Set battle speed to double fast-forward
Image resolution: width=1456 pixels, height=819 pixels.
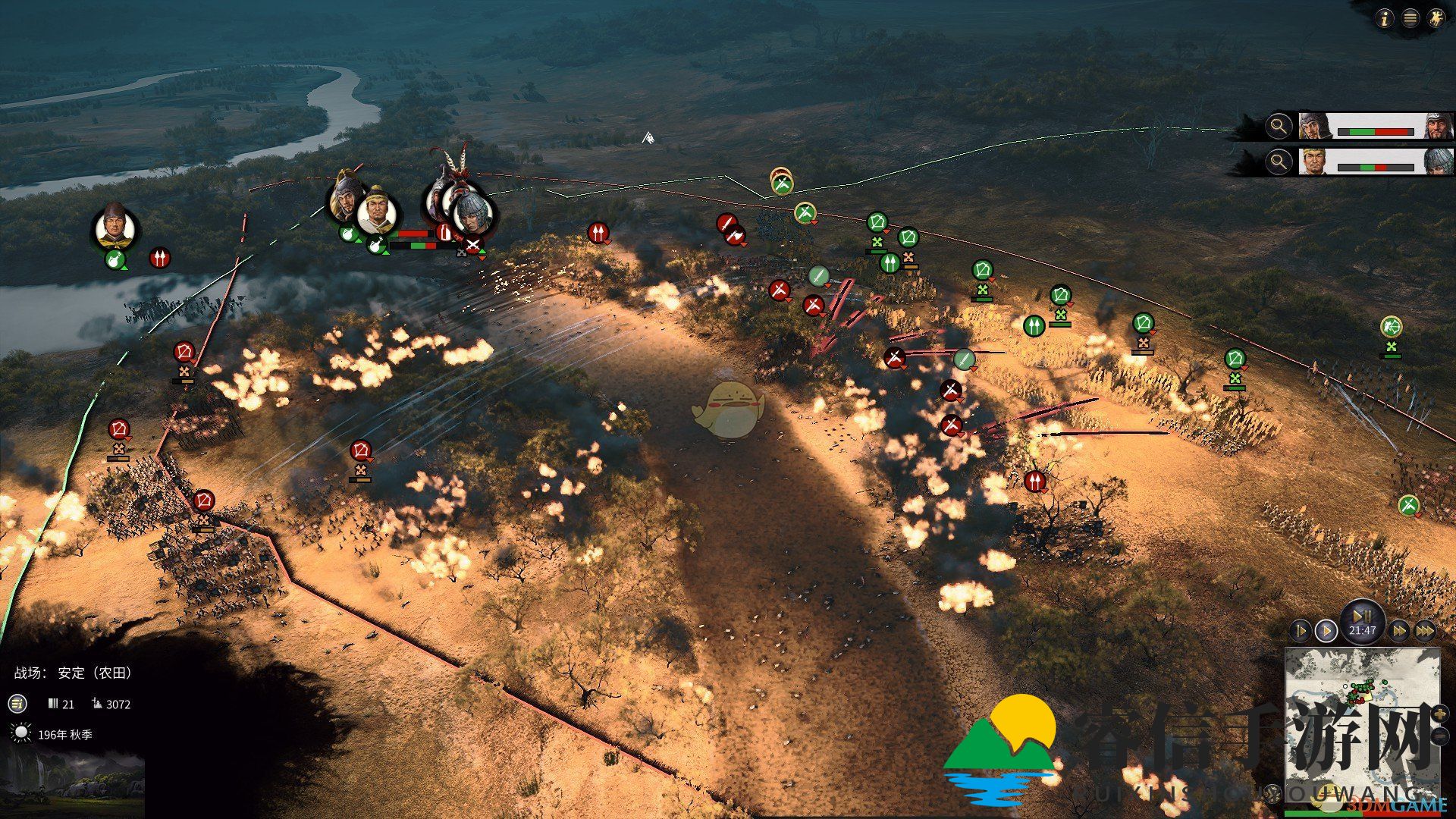(1399, 630)
